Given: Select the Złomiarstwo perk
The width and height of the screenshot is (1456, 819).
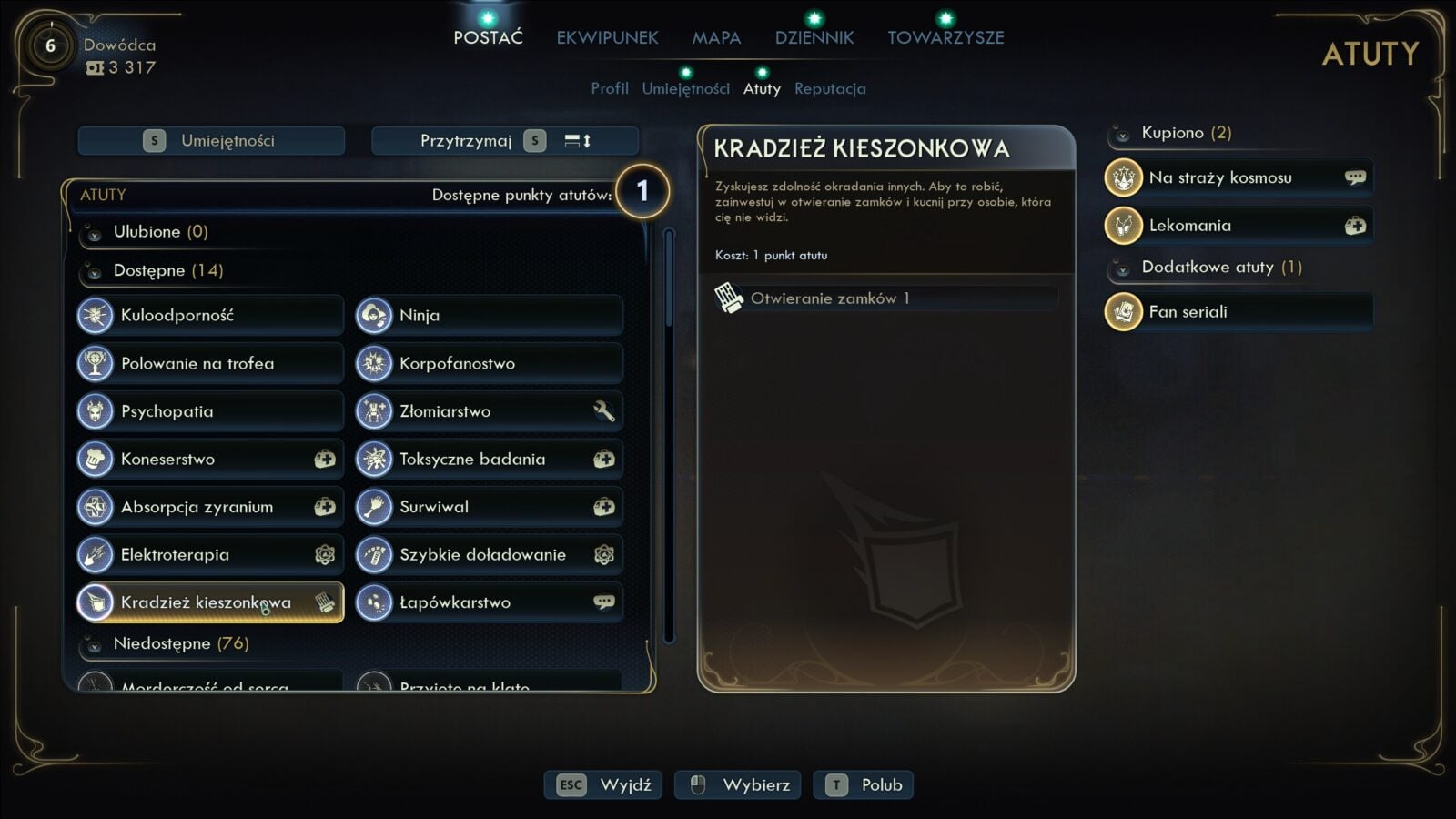Looking at the screenshot, I should click(x=489, y=411).
